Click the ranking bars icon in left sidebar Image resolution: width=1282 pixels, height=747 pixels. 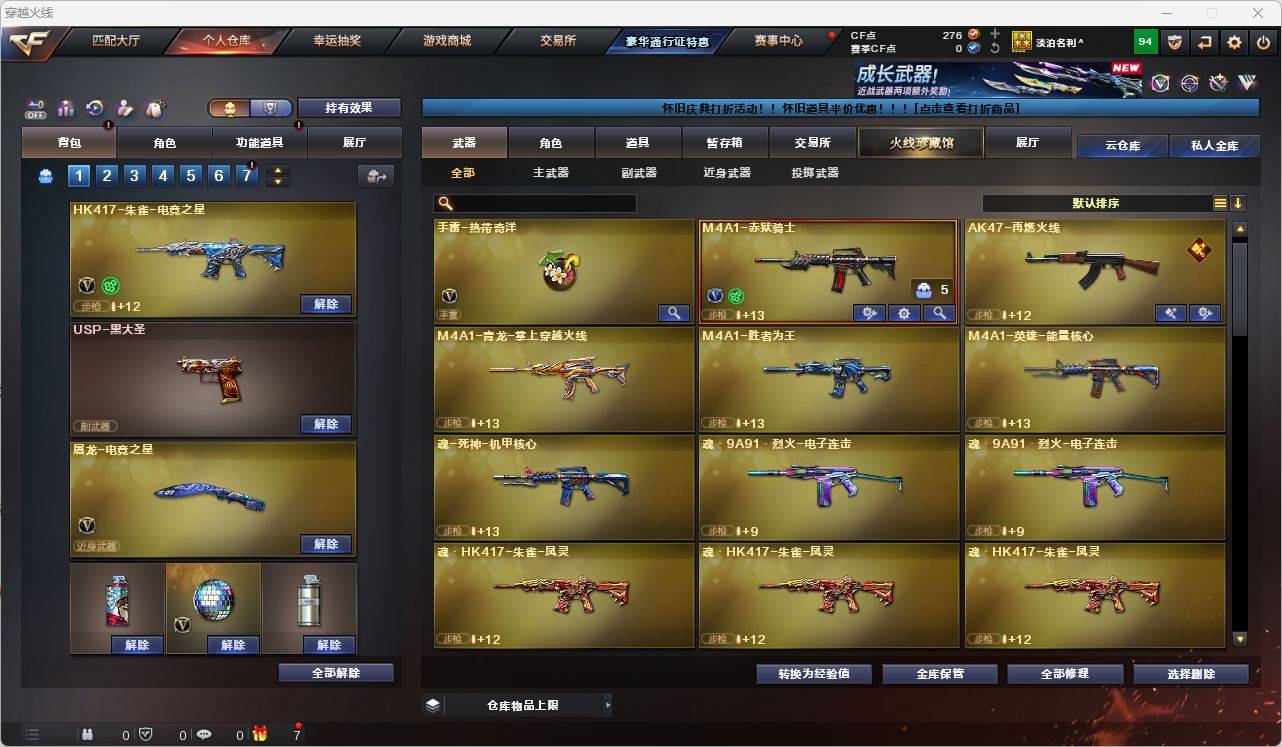pos(66,107)
